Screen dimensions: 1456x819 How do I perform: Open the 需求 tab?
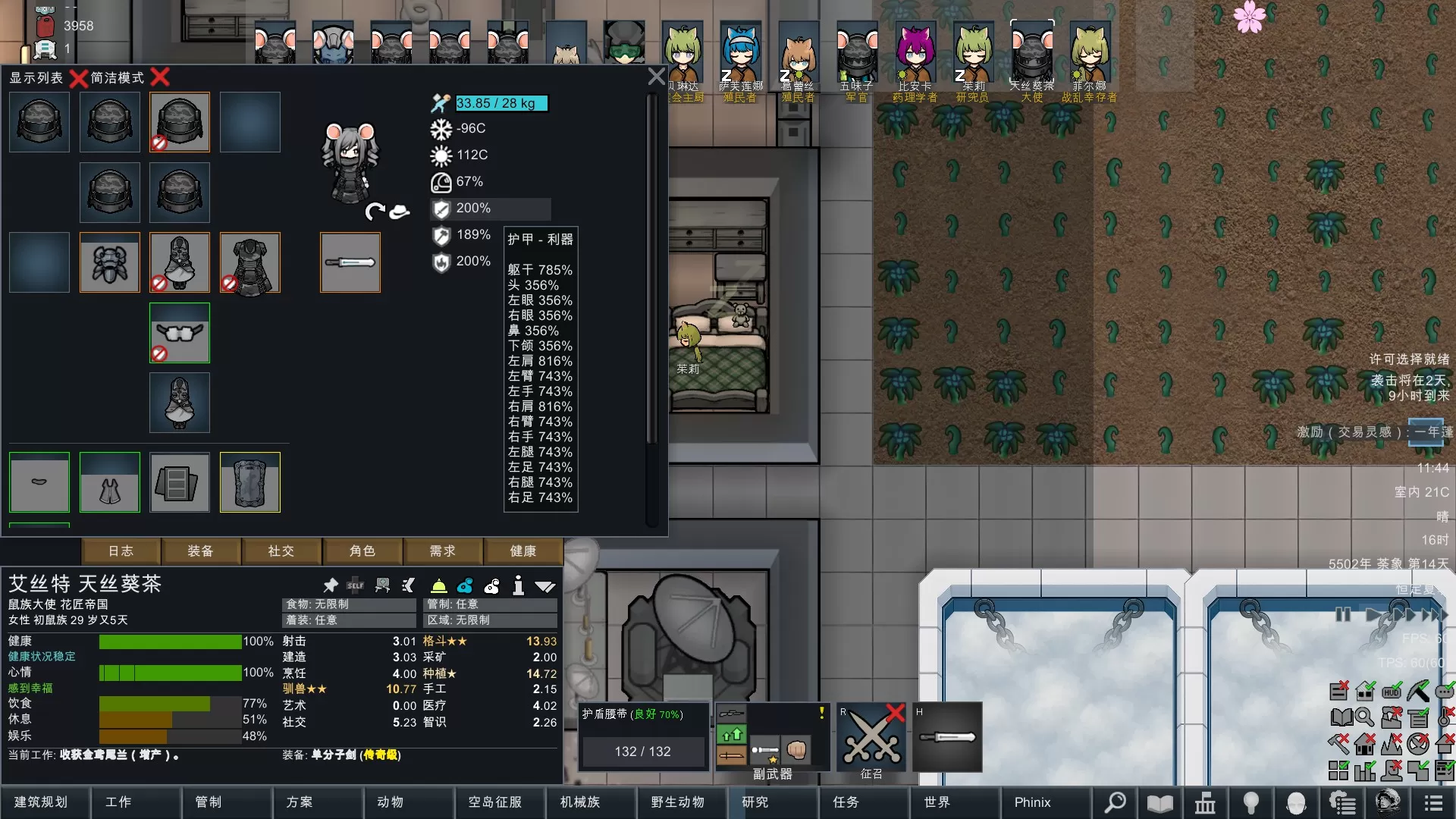pyautogui.click(x=443, y=551)
